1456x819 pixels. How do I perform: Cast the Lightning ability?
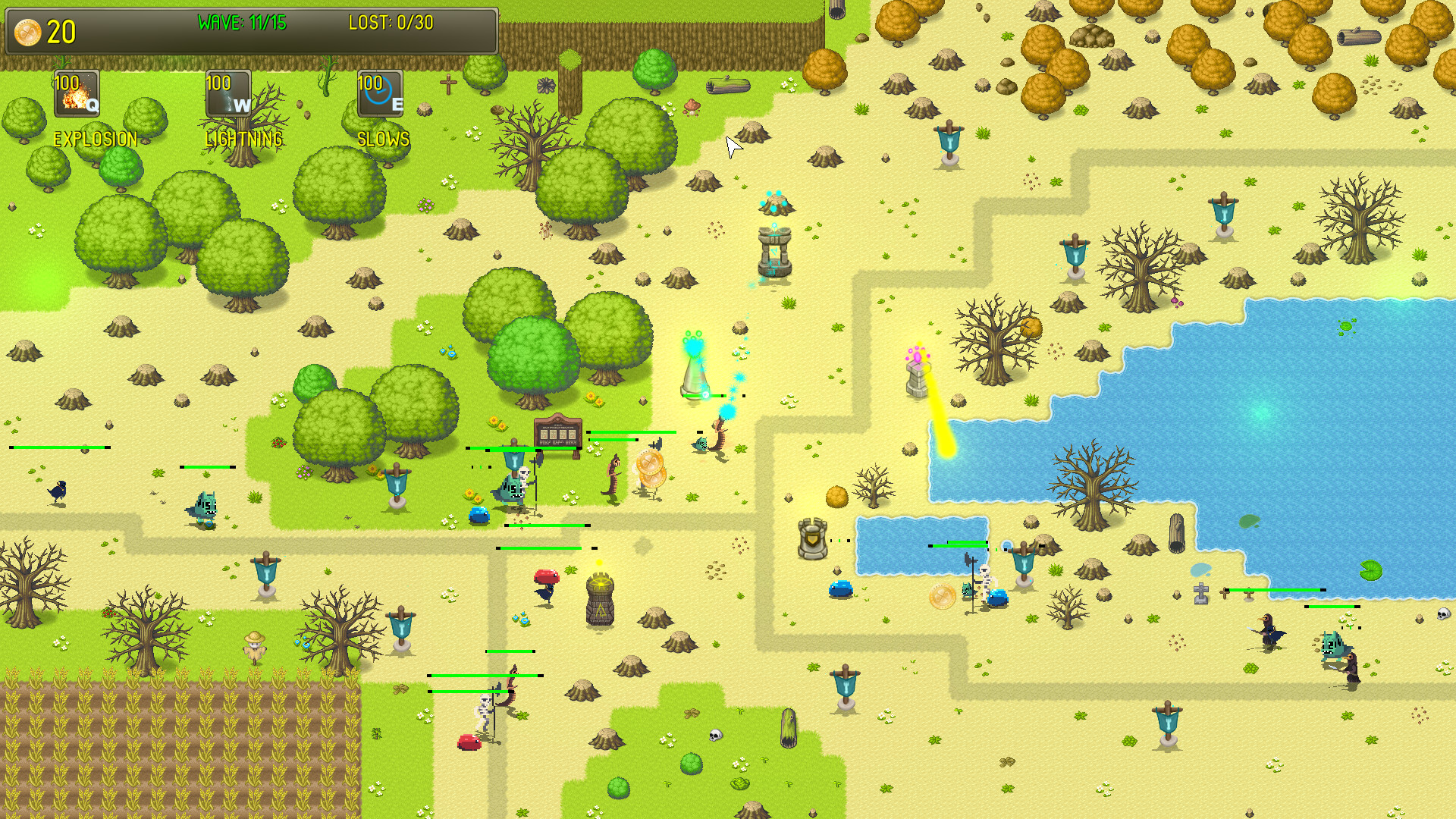pos(227,94)
